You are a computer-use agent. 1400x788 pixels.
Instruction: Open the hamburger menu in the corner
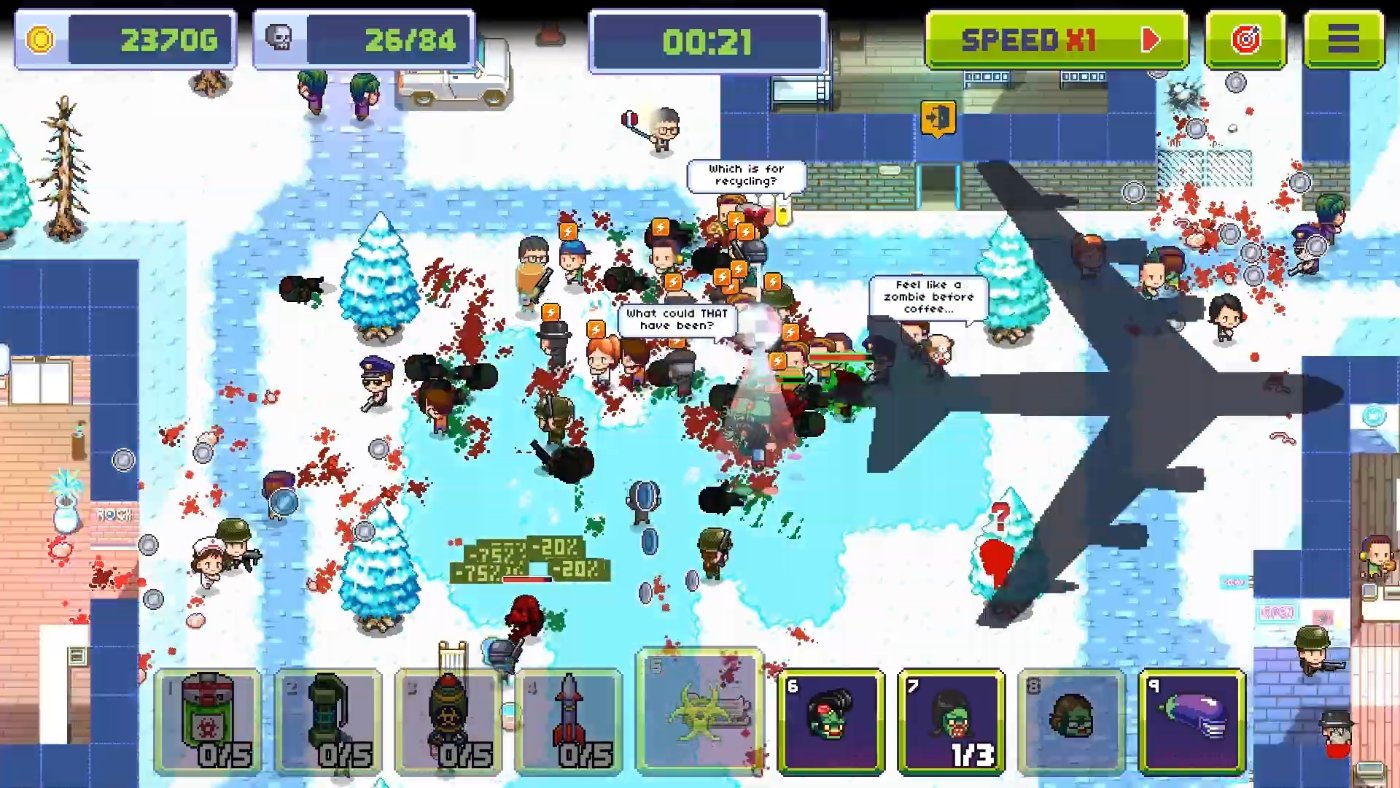coord(1344,40)
